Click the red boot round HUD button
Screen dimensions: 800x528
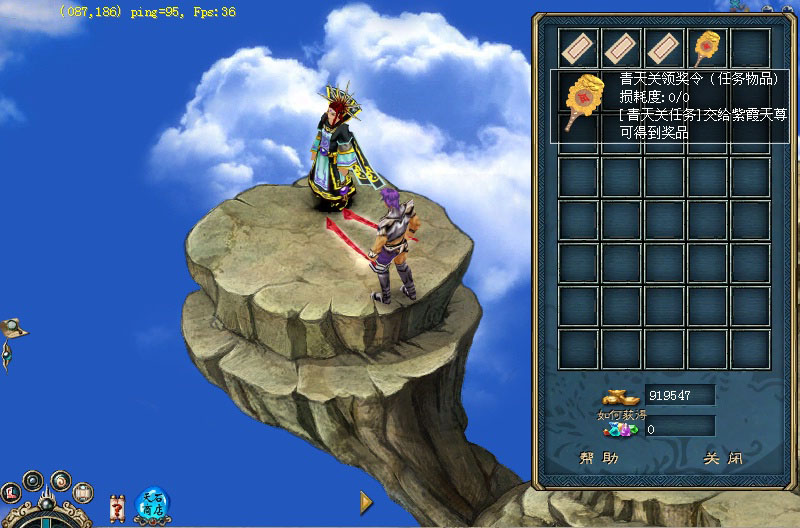[x=11, y=492]
